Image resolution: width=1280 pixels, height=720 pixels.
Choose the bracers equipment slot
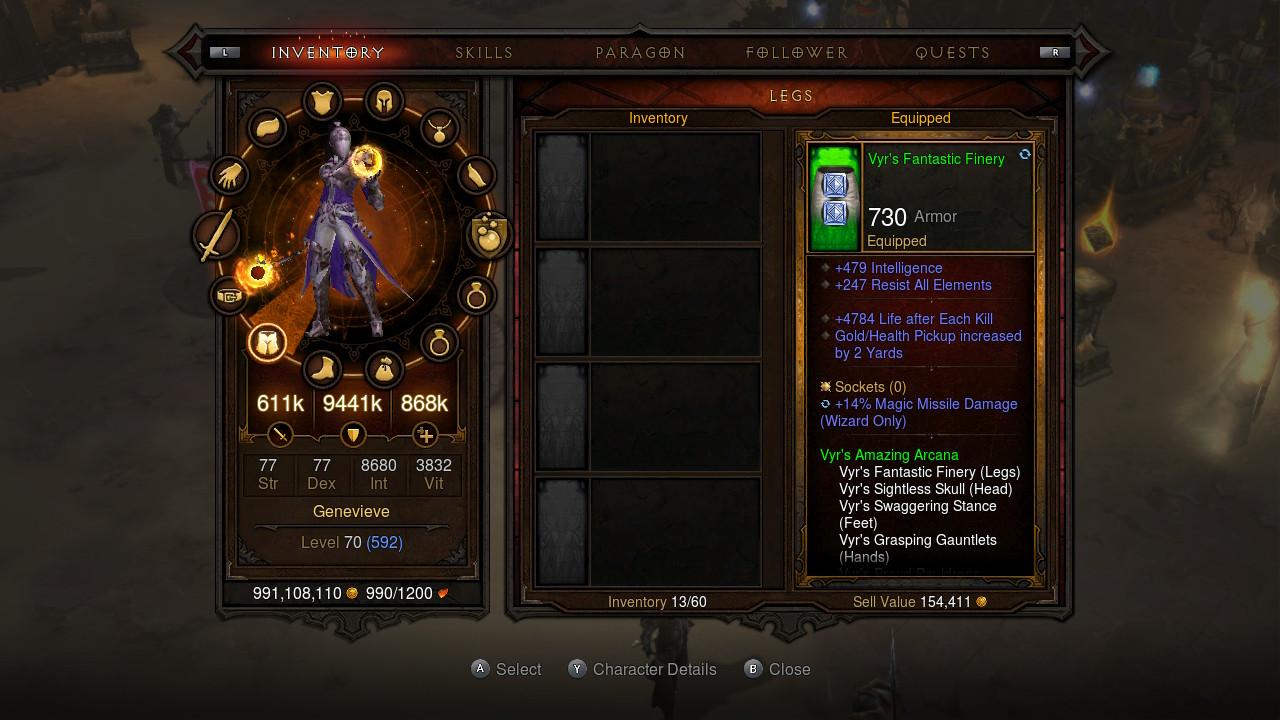[477, 176]
